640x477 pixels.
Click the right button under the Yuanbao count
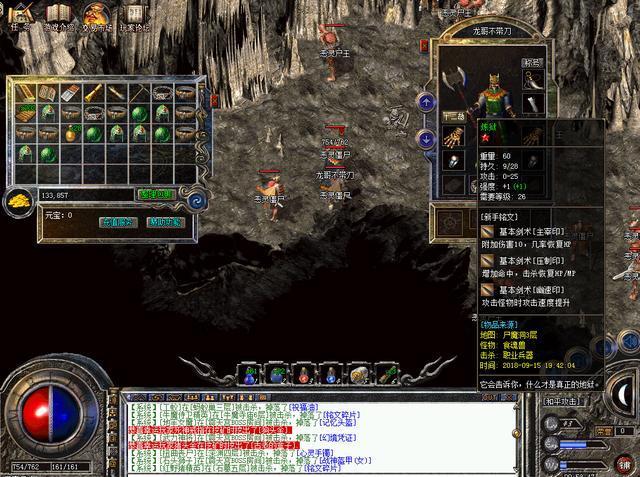pyautogui.click(x=165, y=222)
